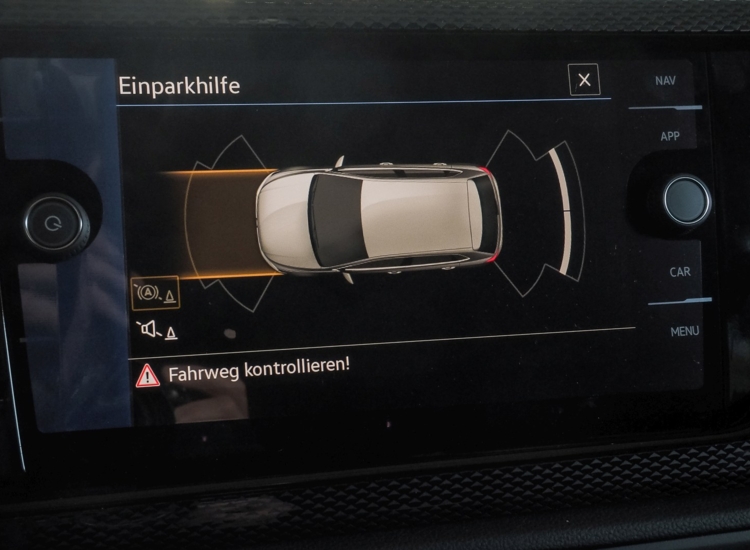This screenshot has height=550, width=750.
Task: Open the NAV navigation menu
Action: click(x=665, y=81)
